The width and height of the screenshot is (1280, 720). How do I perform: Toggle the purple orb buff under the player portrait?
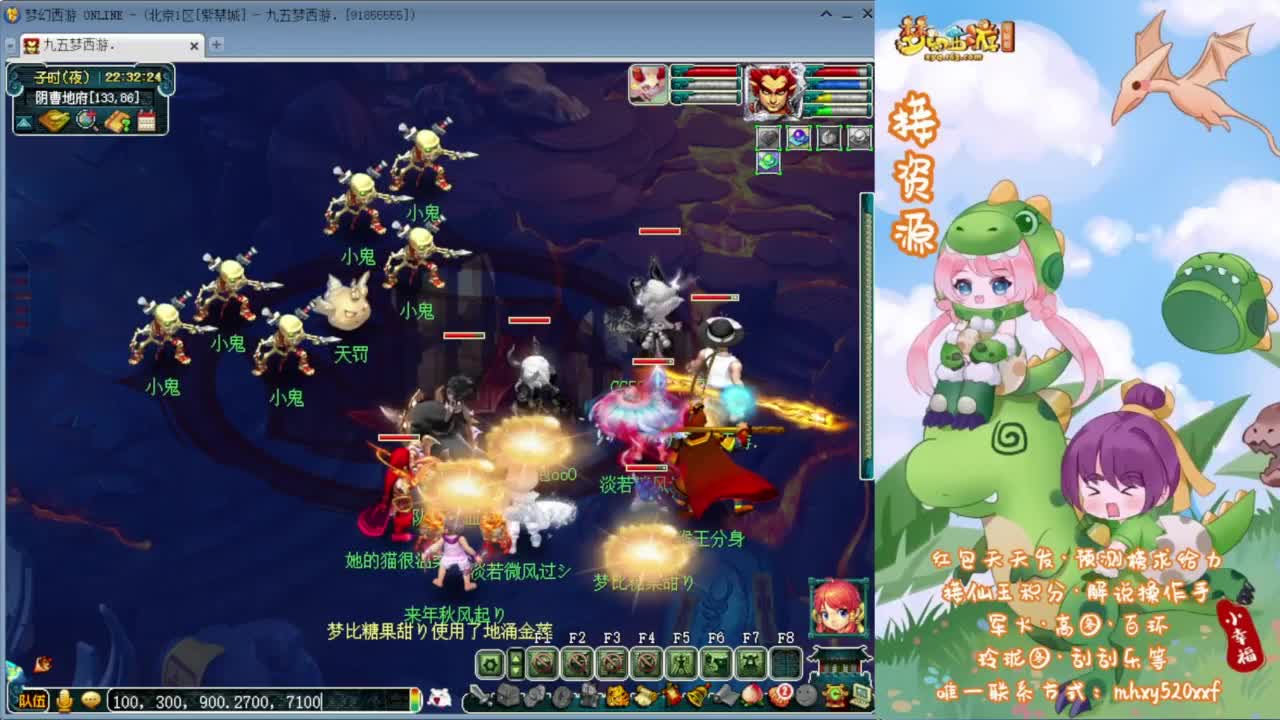click(x=798, y=136)
